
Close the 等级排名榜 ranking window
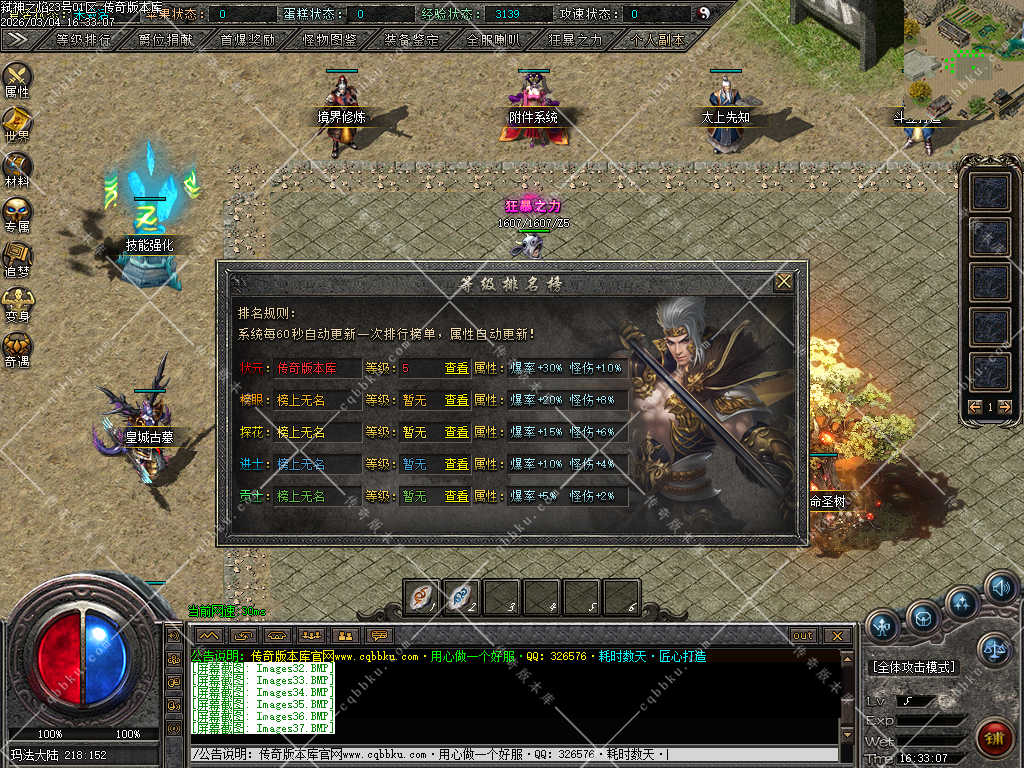tap(784, 282)
